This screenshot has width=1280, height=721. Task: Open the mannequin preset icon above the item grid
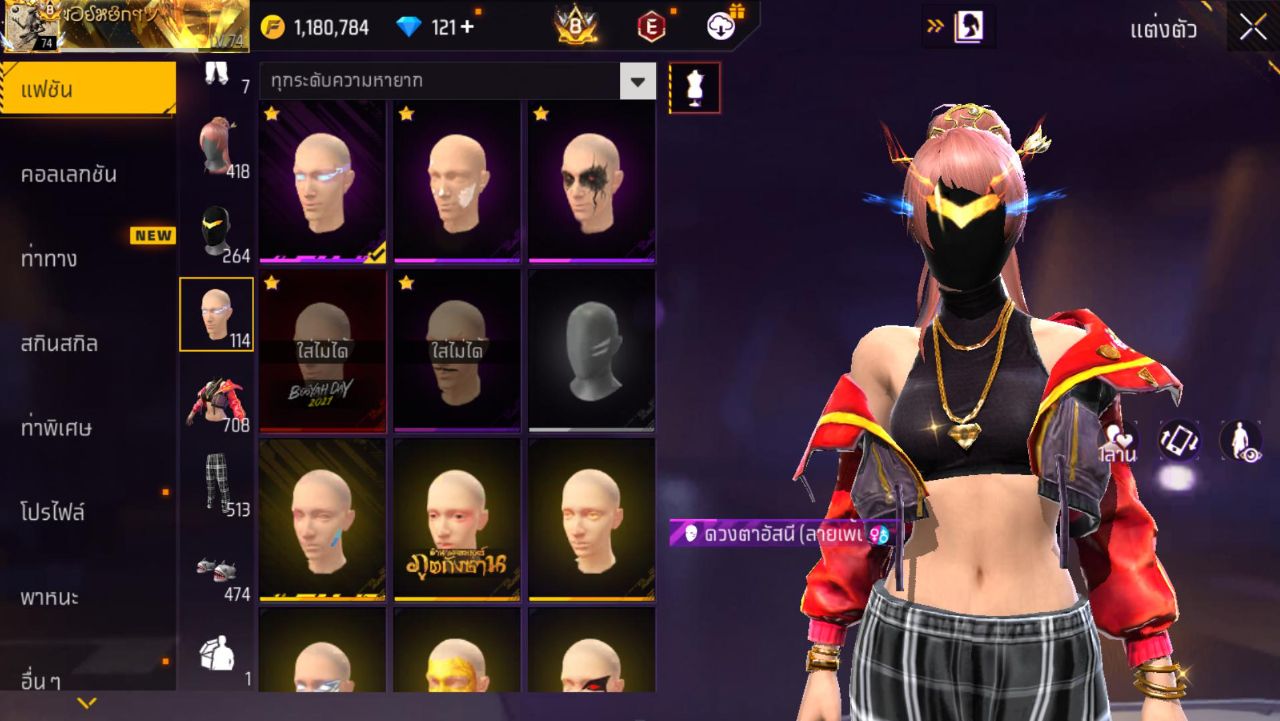(692, 87)
